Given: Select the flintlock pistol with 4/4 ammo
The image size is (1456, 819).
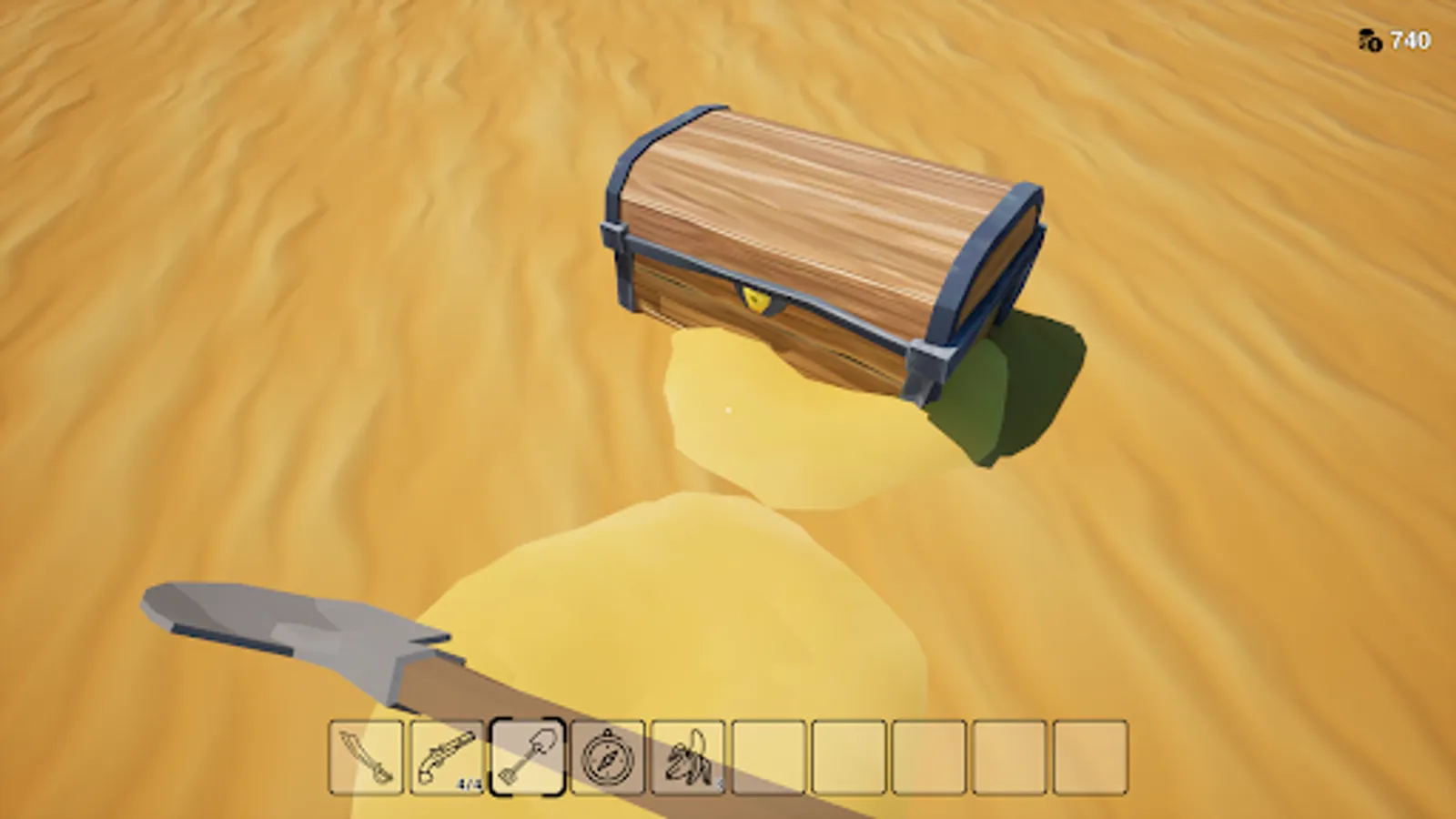Looking at the screenshot, I should pyautogui.click(x=445, y=755).
